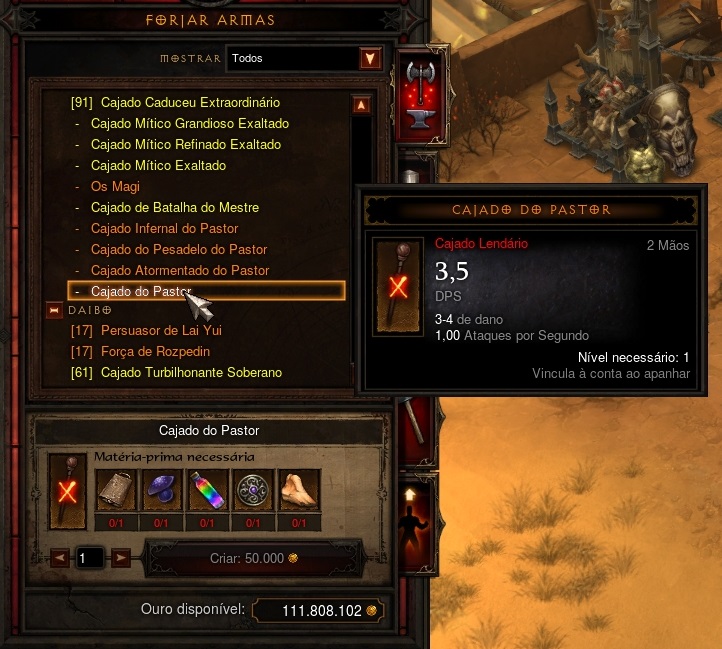
Task: Collapse the Daibo category
Action: [x=54, y=311]
